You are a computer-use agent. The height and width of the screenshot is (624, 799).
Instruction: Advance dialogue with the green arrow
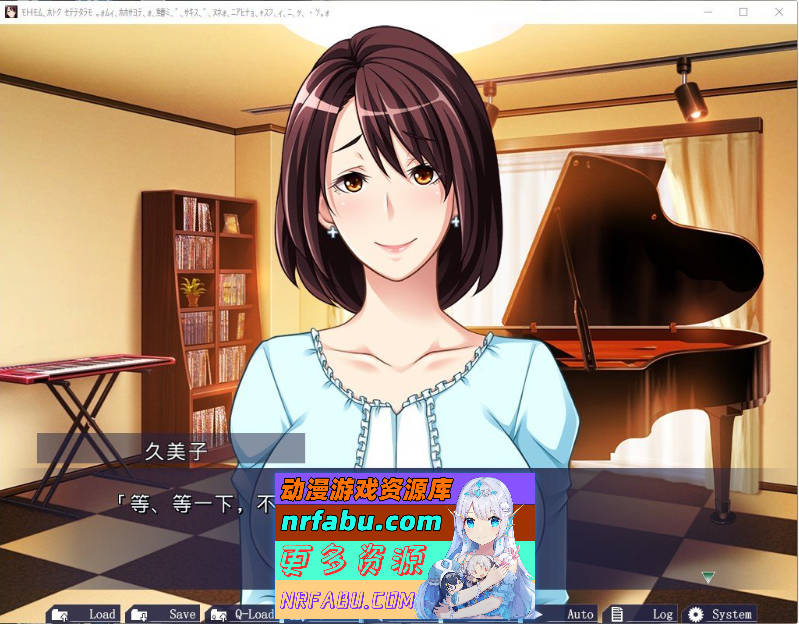click(x=708, y=577)
